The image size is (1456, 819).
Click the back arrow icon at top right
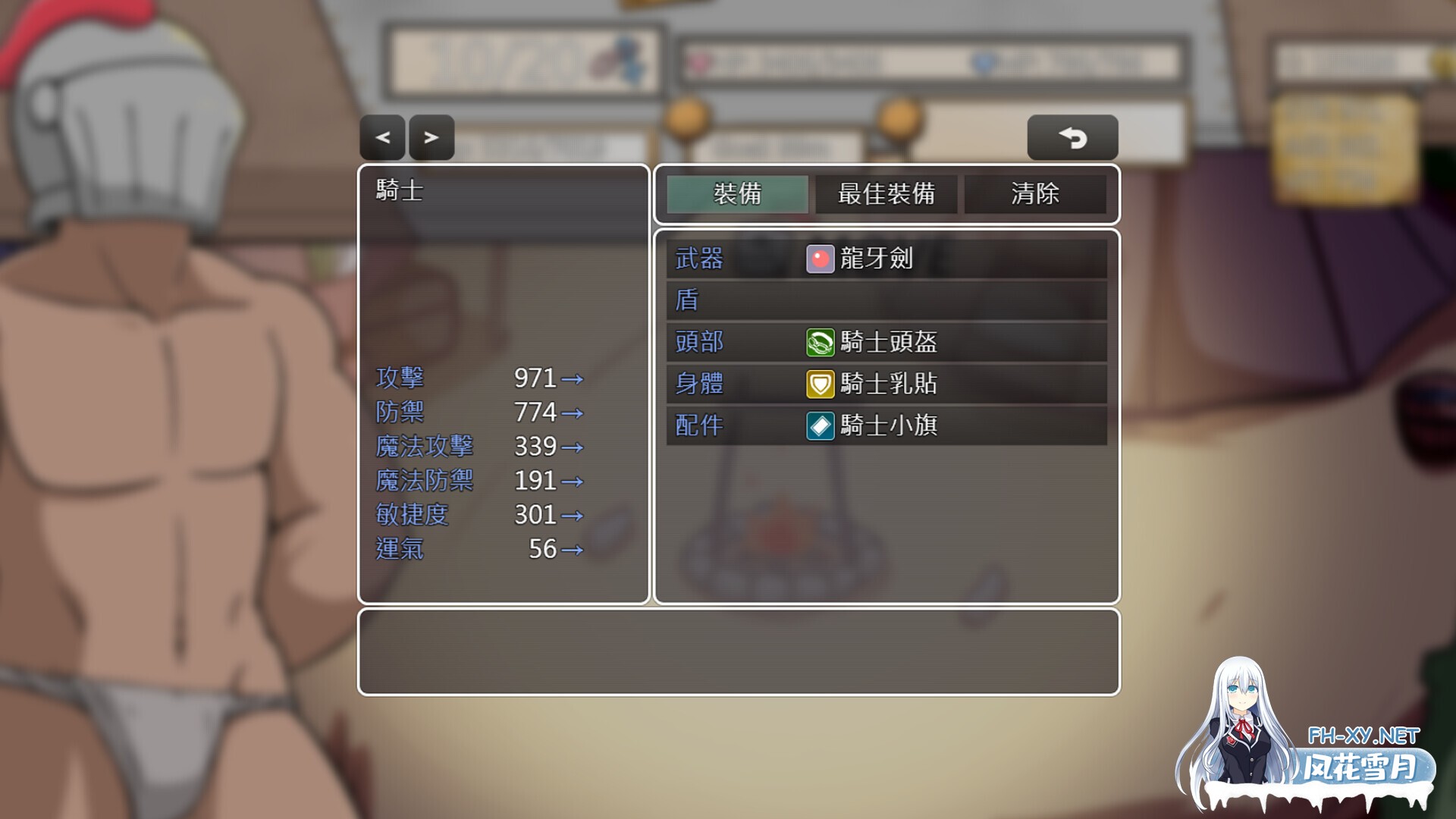tap(1072, 137)
